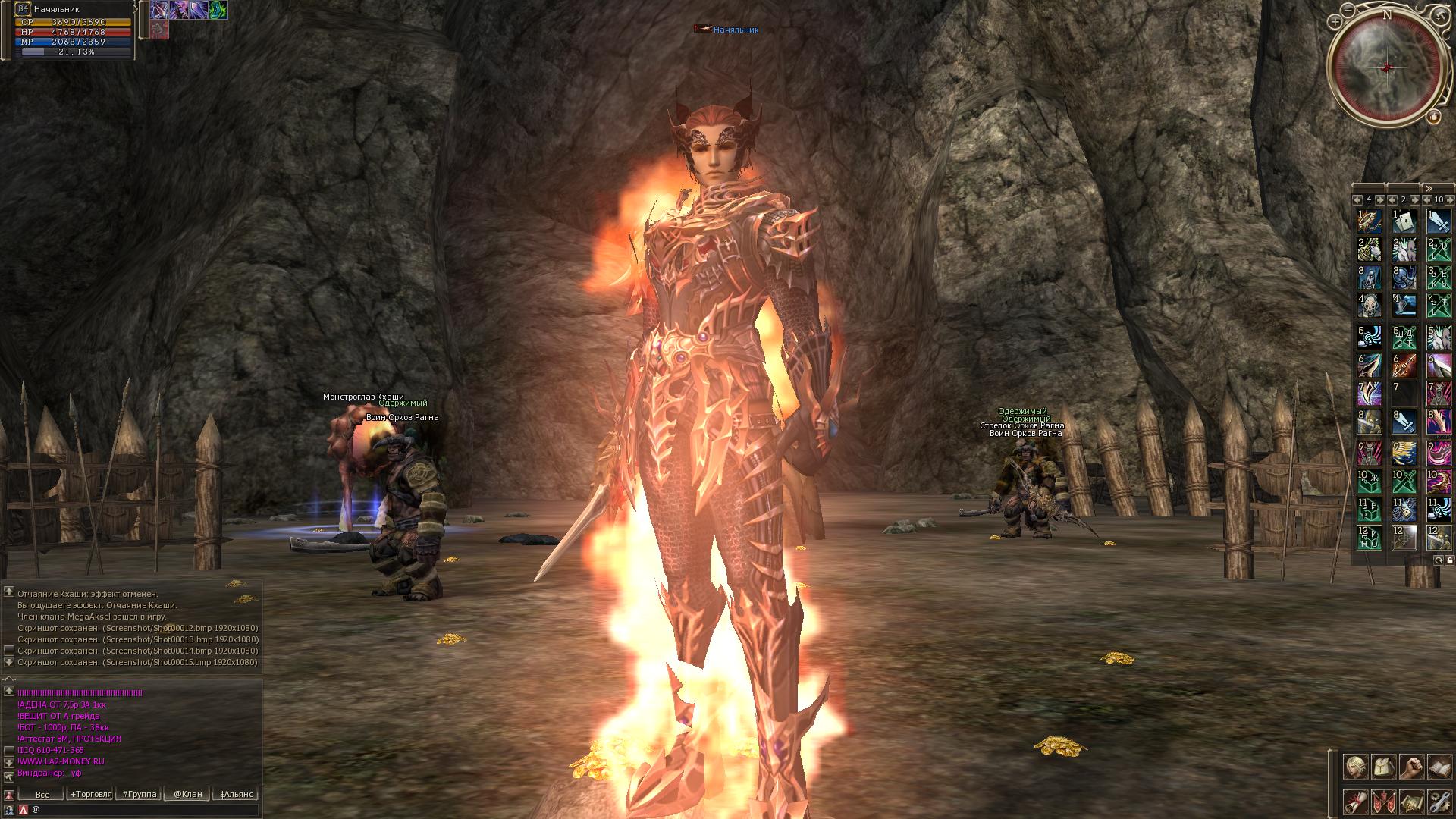This screenshot has width=1456, height=819.
Task: Activate the skull face skill in slot 4
Action: tap(1369, 306)
